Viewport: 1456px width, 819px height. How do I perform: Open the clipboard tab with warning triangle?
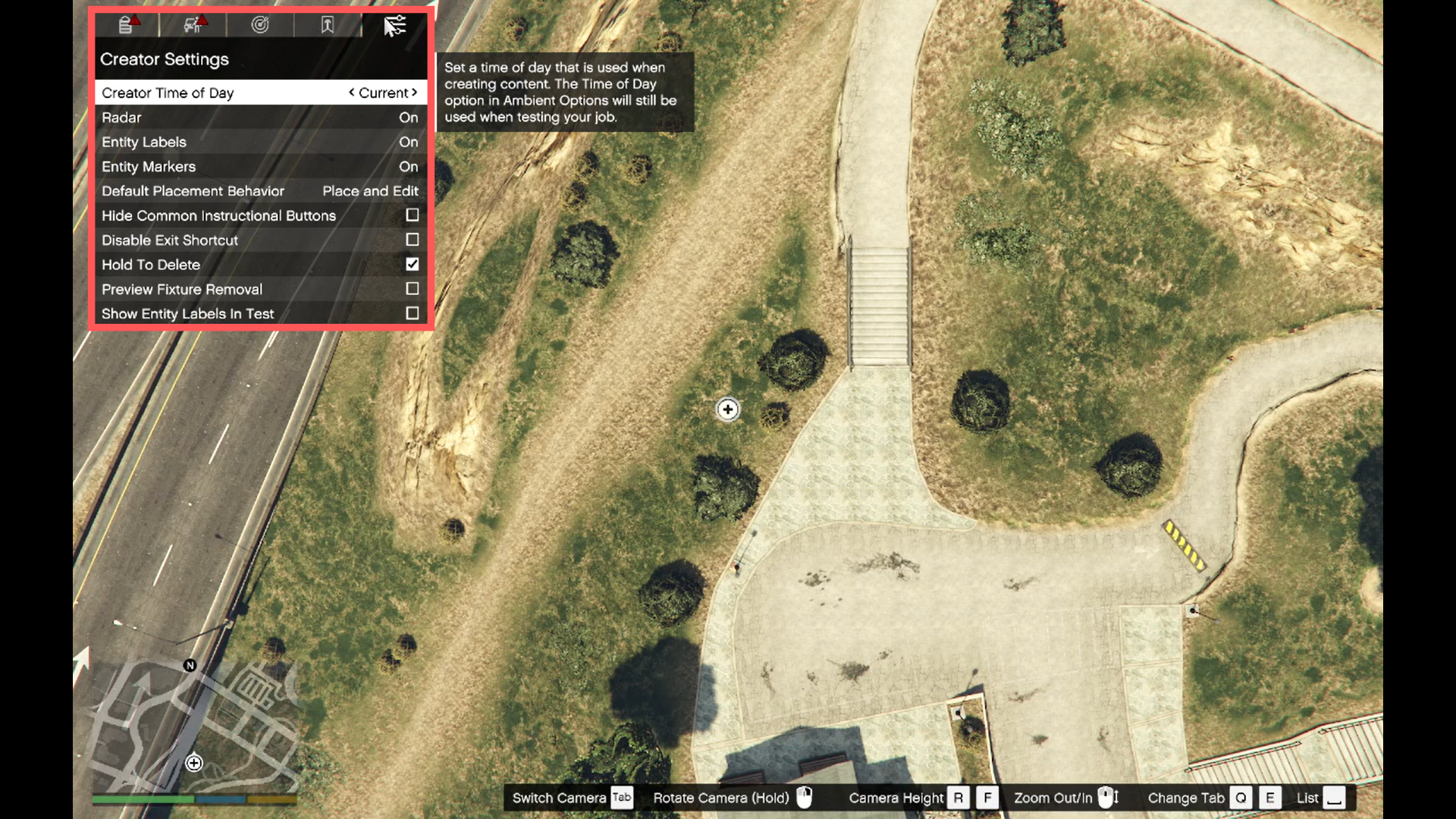pyautogui.click(x=127, y=25)
